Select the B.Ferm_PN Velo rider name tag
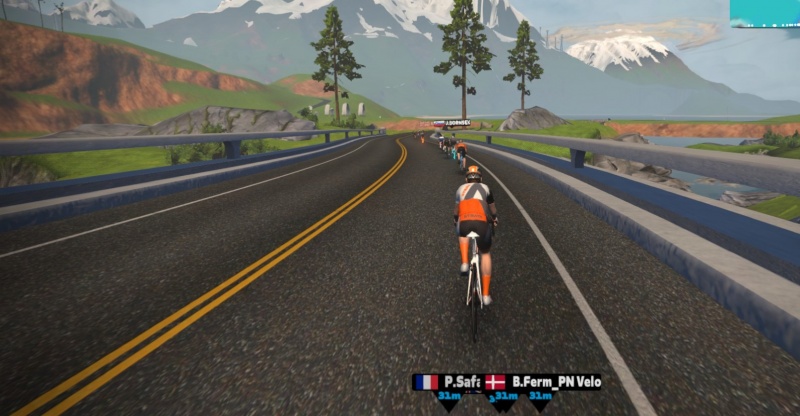 (x=545, y=382)
